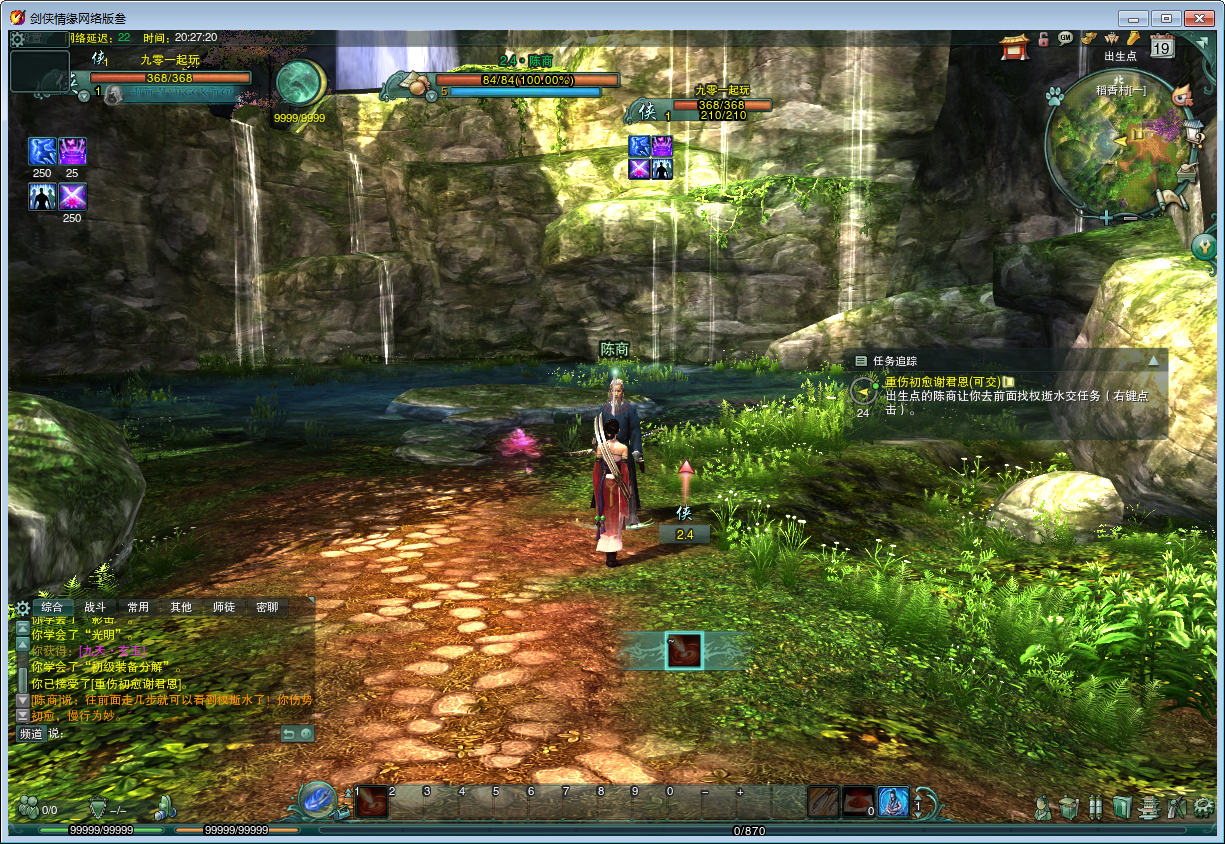The width and height of the screenshot is (1225, 844).
Task: Open the character figure menu icon
Action: click(x=1043, y=806)
